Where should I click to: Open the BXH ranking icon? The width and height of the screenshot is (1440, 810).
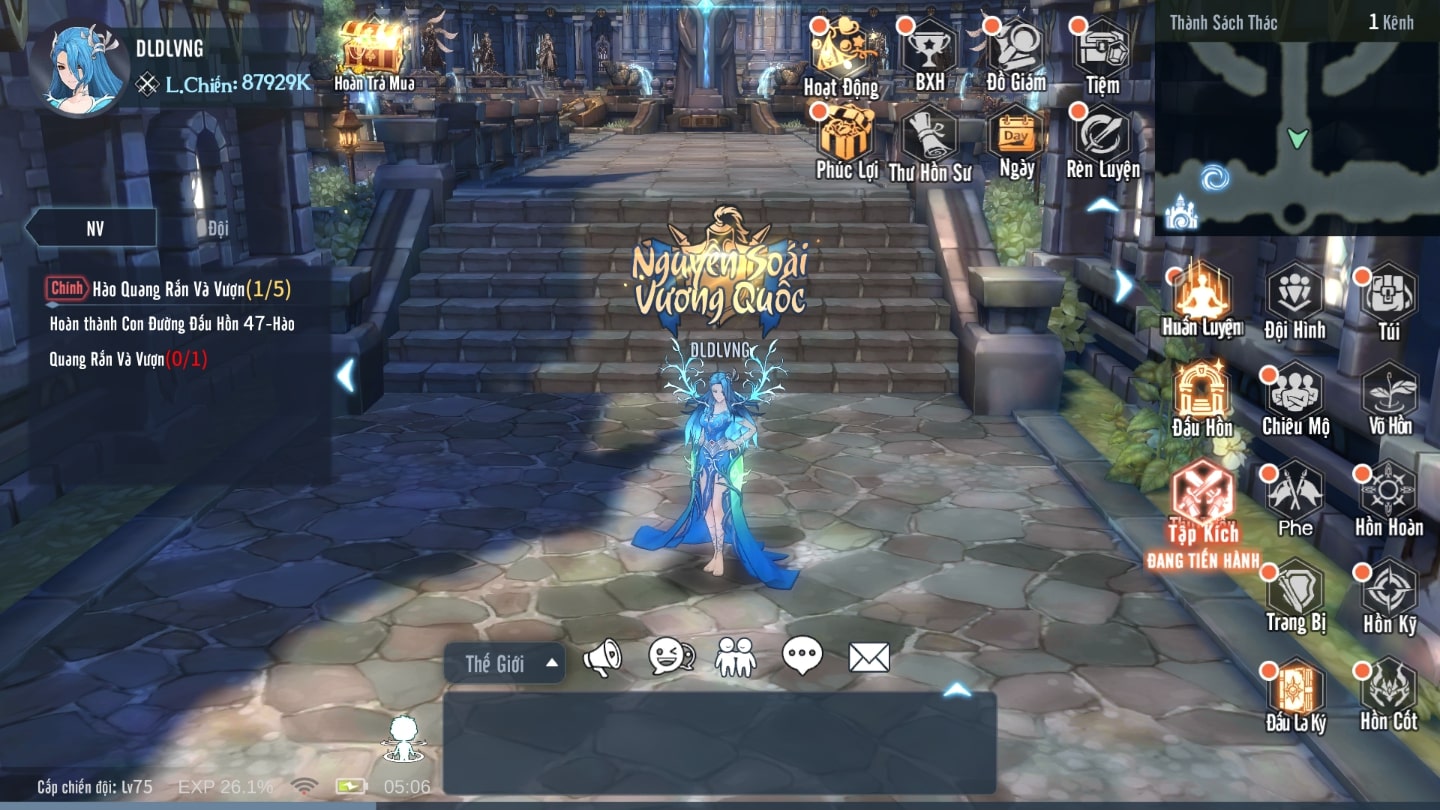coord(930,50)
